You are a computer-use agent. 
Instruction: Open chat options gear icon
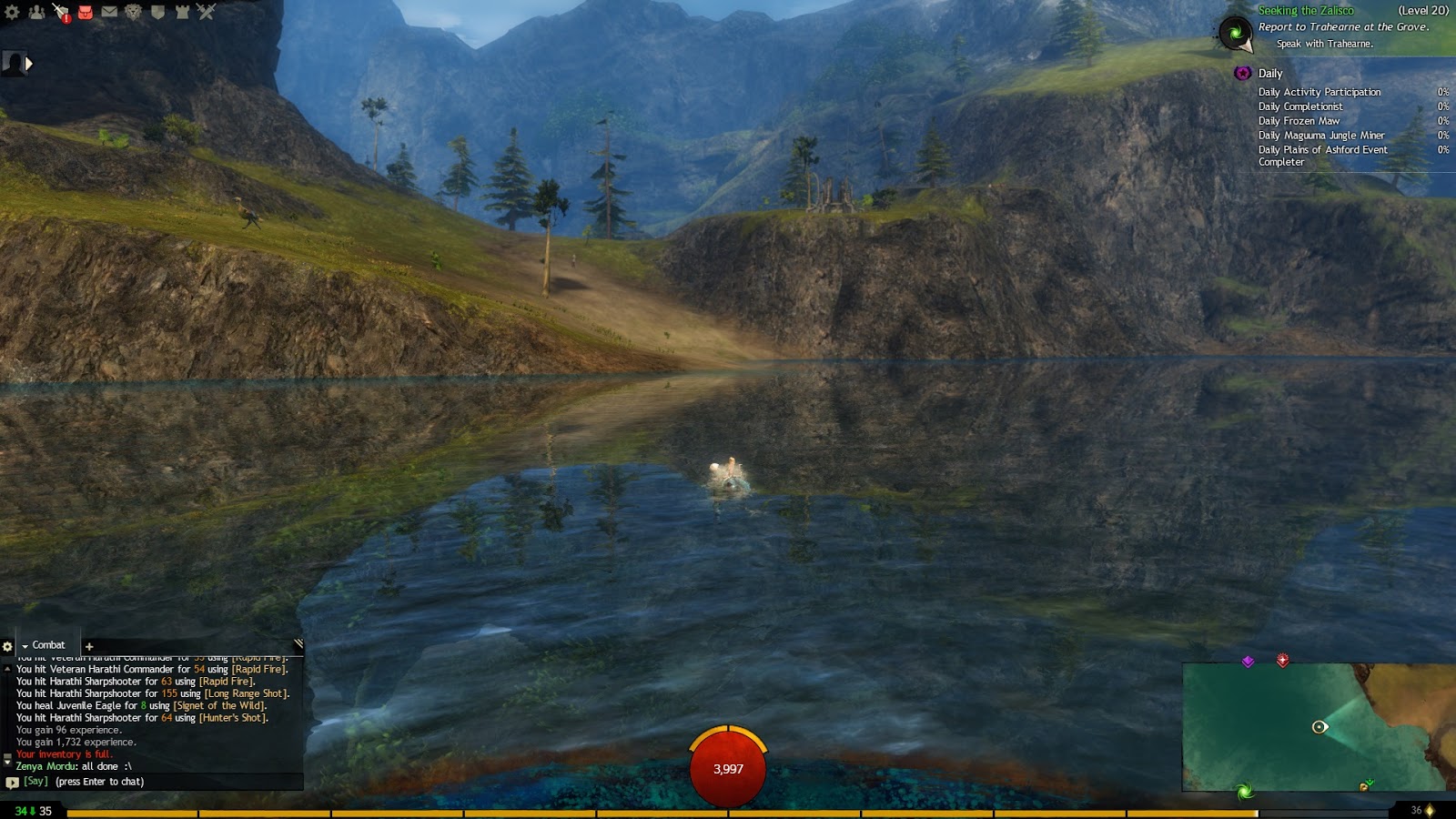coord(8,646)
